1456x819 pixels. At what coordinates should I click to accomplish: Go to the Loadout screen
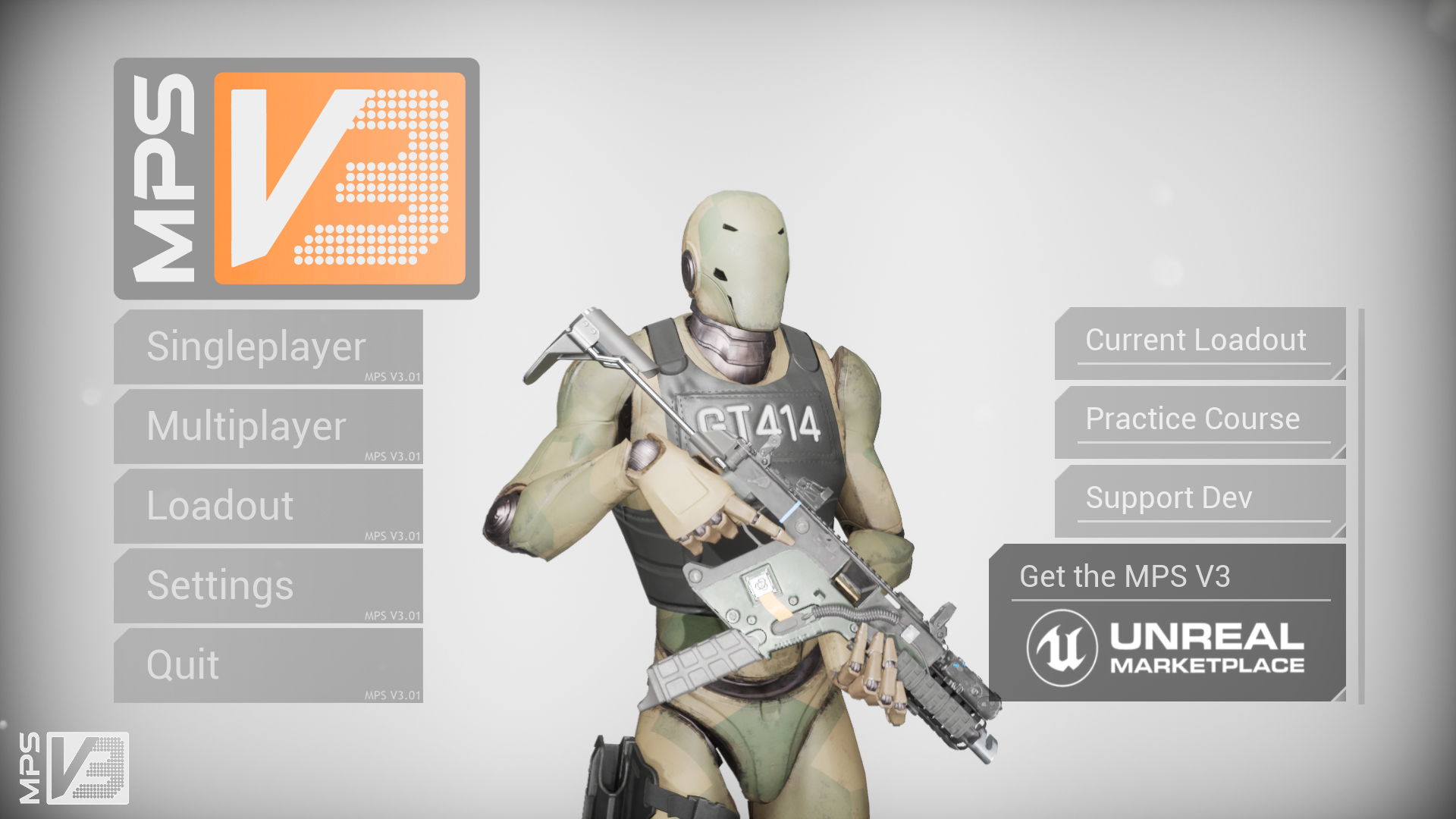[x=268, y=506]
